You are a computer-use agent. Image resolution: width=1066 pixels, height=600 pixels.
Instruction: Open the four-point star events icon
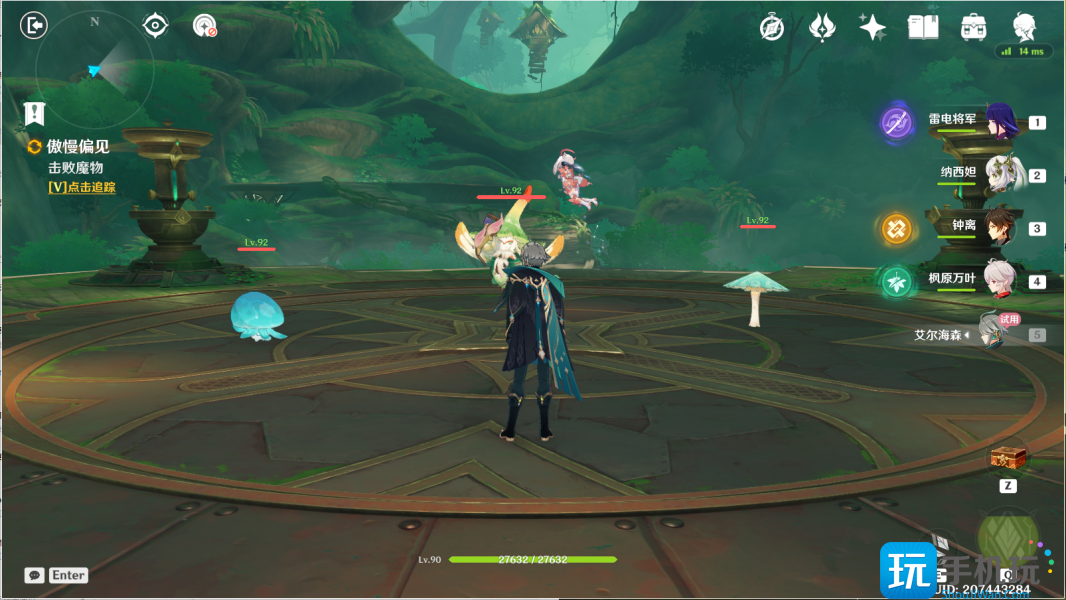tap(872, 27)
